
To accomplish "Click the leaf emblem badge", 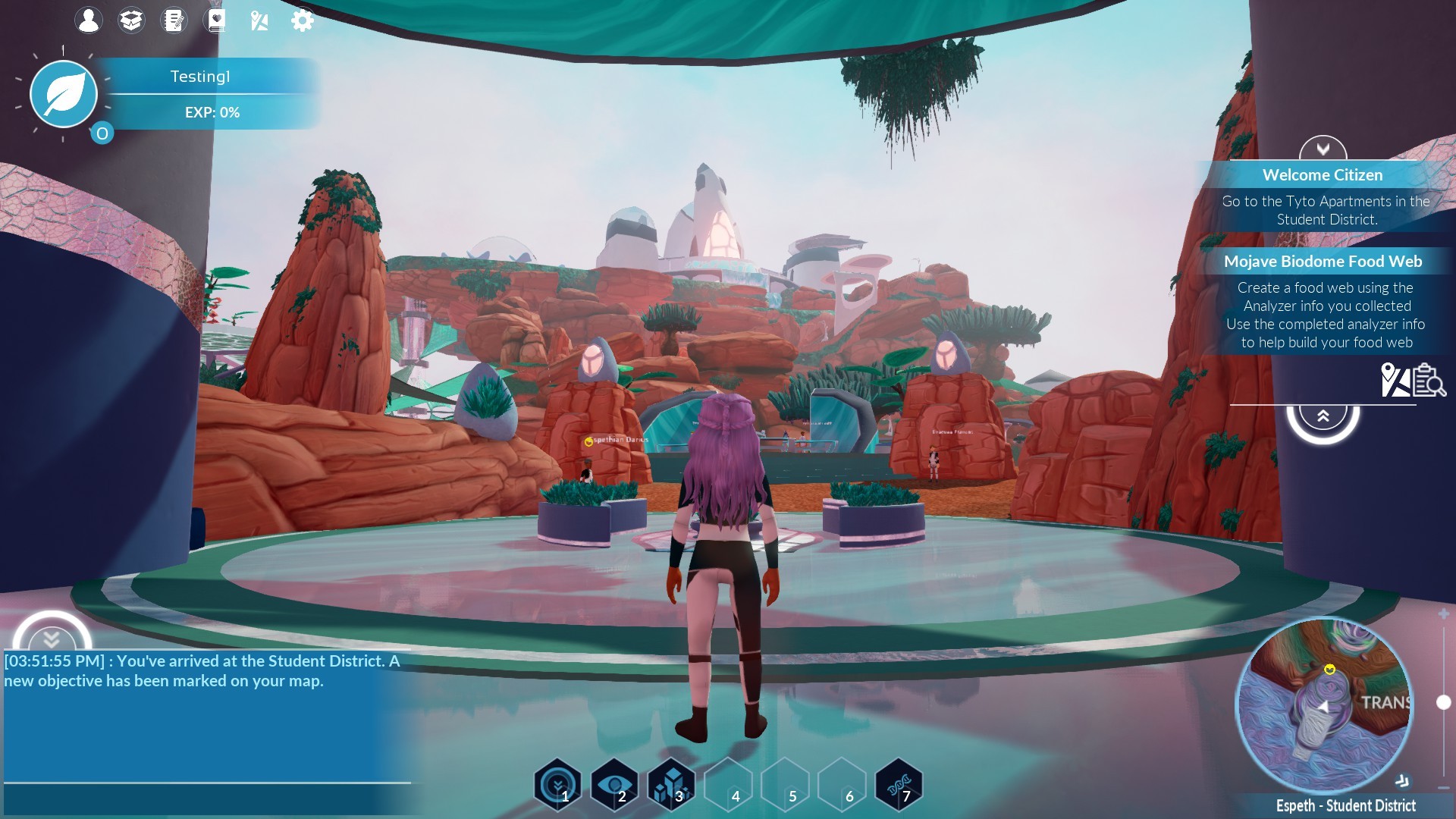I will [x=64, y=94].
